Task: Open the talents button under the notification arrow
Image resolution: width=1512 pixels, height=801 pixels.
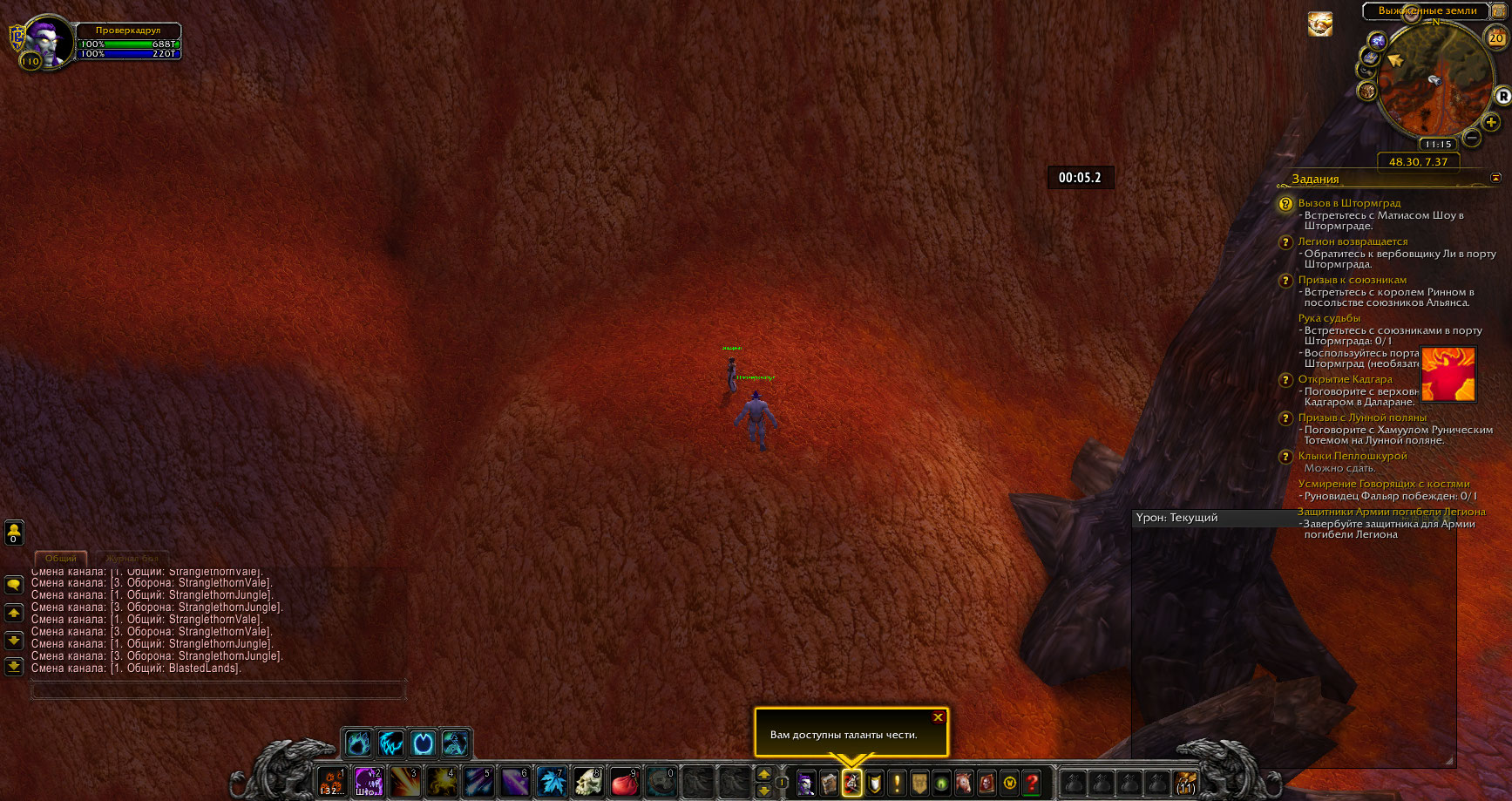Action: pos(851,783)
